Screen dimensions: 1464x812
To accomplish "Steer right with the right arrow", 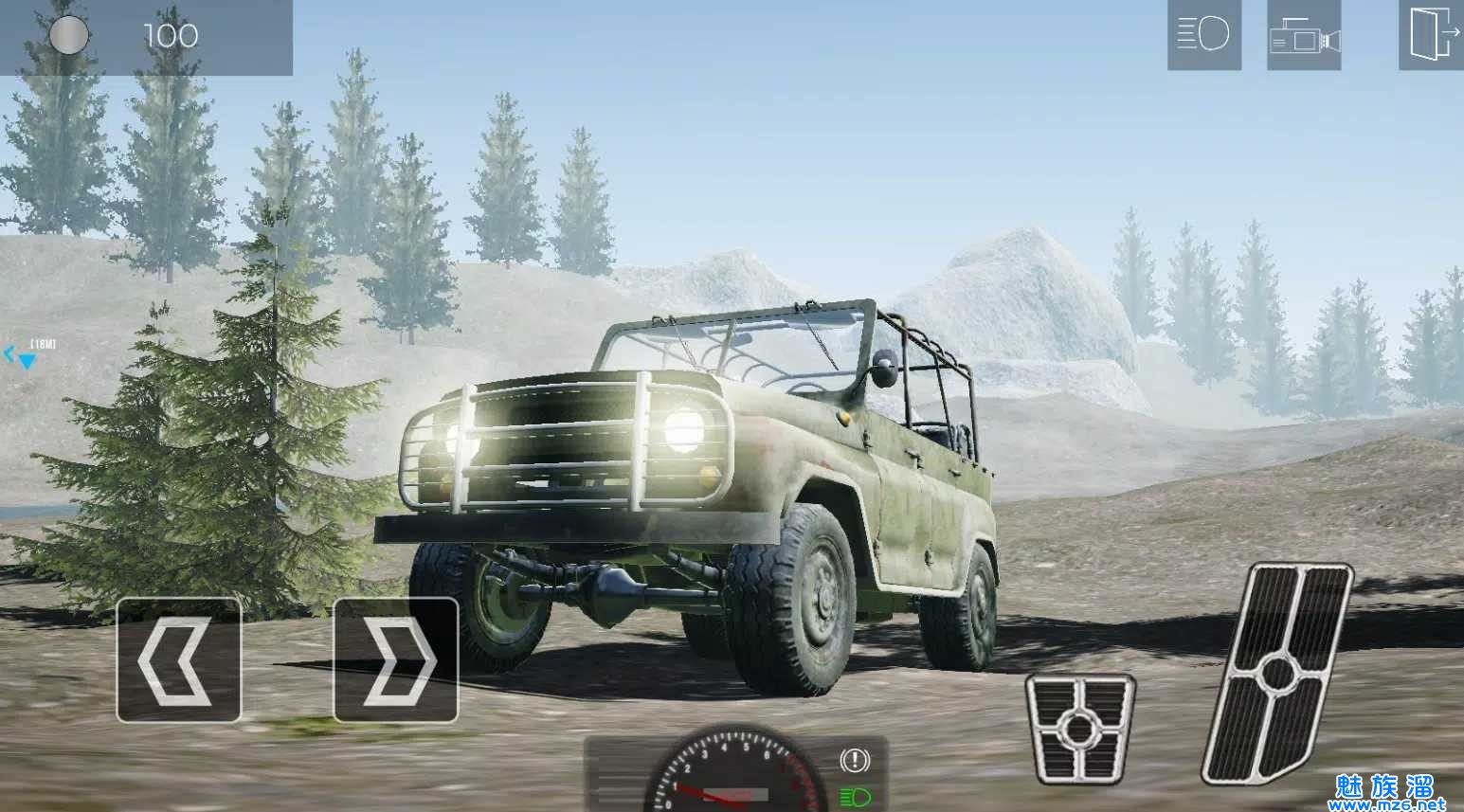I will coord(396,660).
